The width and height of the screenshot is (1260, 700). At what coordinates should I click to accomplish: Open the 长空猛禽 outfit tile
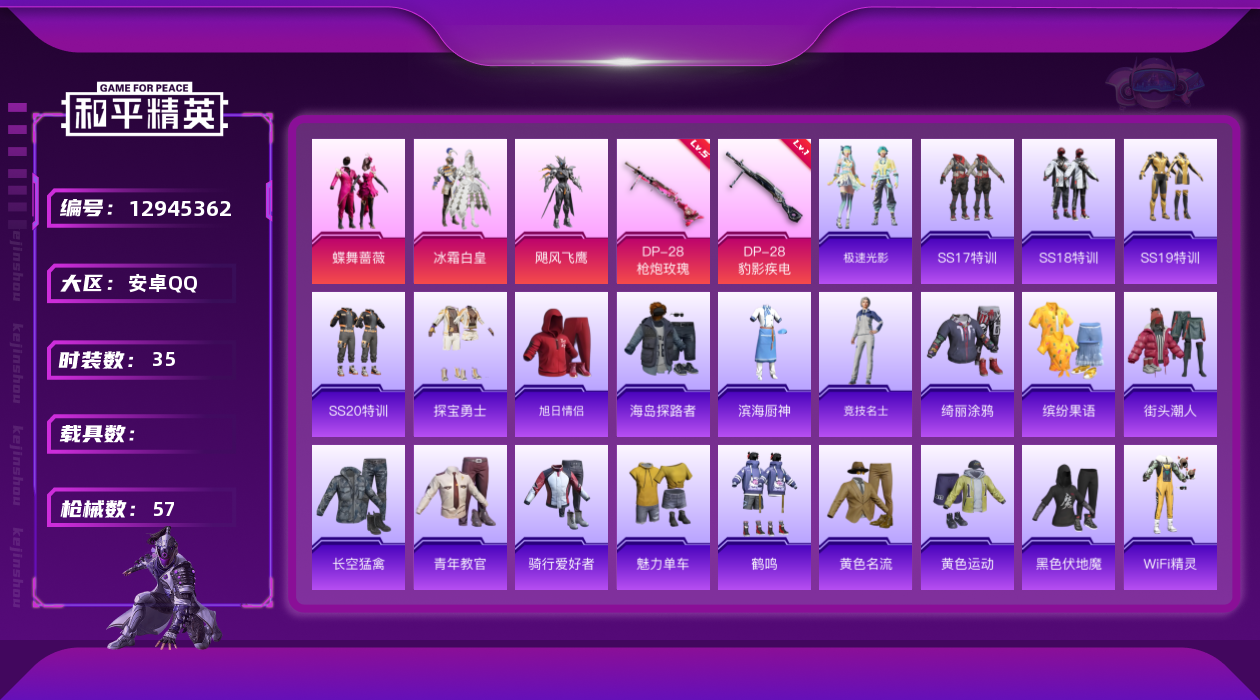(x=358, y=517)
